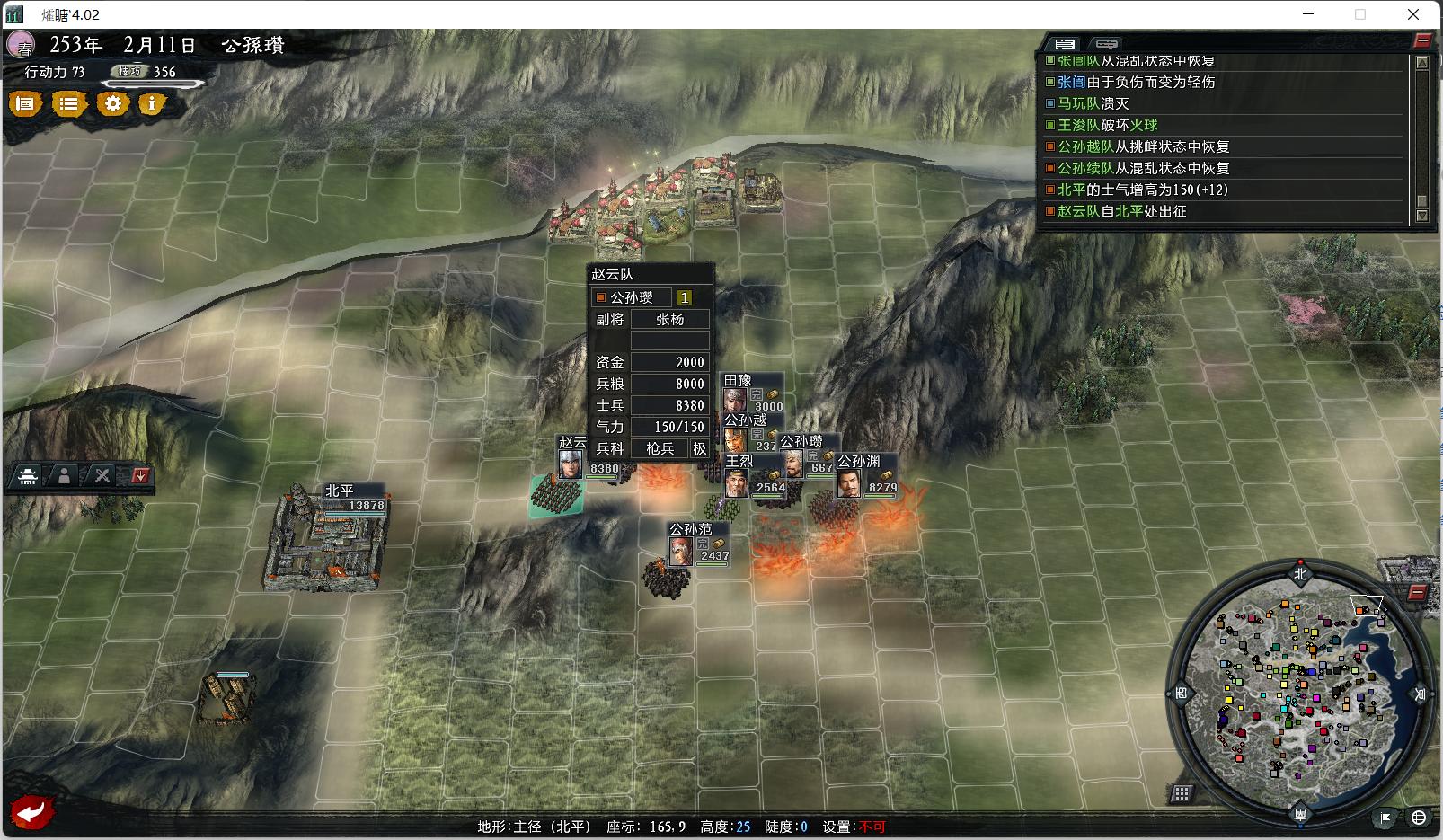Select the city pagoda filter tab
The width and height of the screenshot is (1443, 840).
pos(29,476)
